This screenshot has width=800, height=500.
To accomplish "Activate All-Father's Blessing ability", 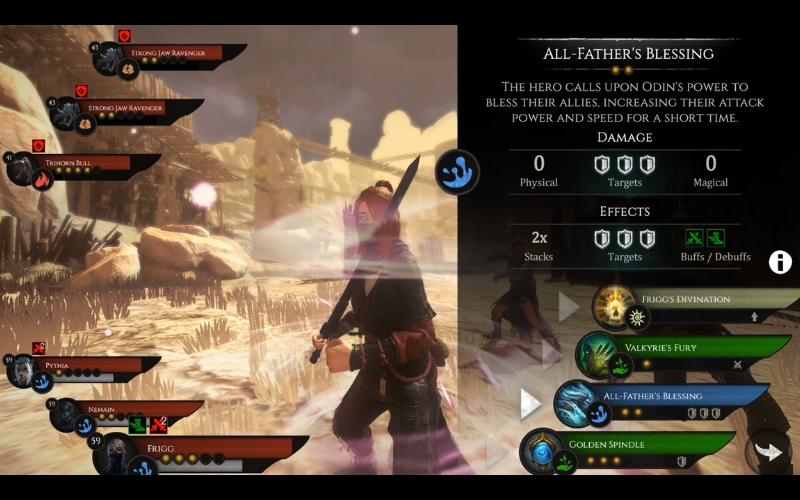I will coord(660,402).
